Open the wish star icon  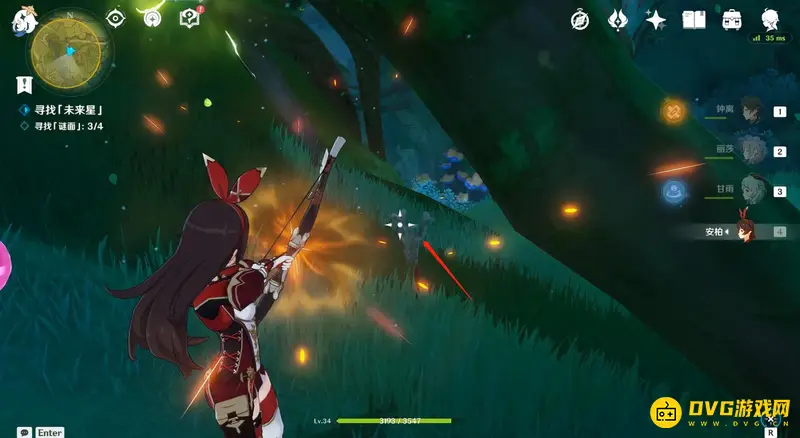(x=656, y=19)
